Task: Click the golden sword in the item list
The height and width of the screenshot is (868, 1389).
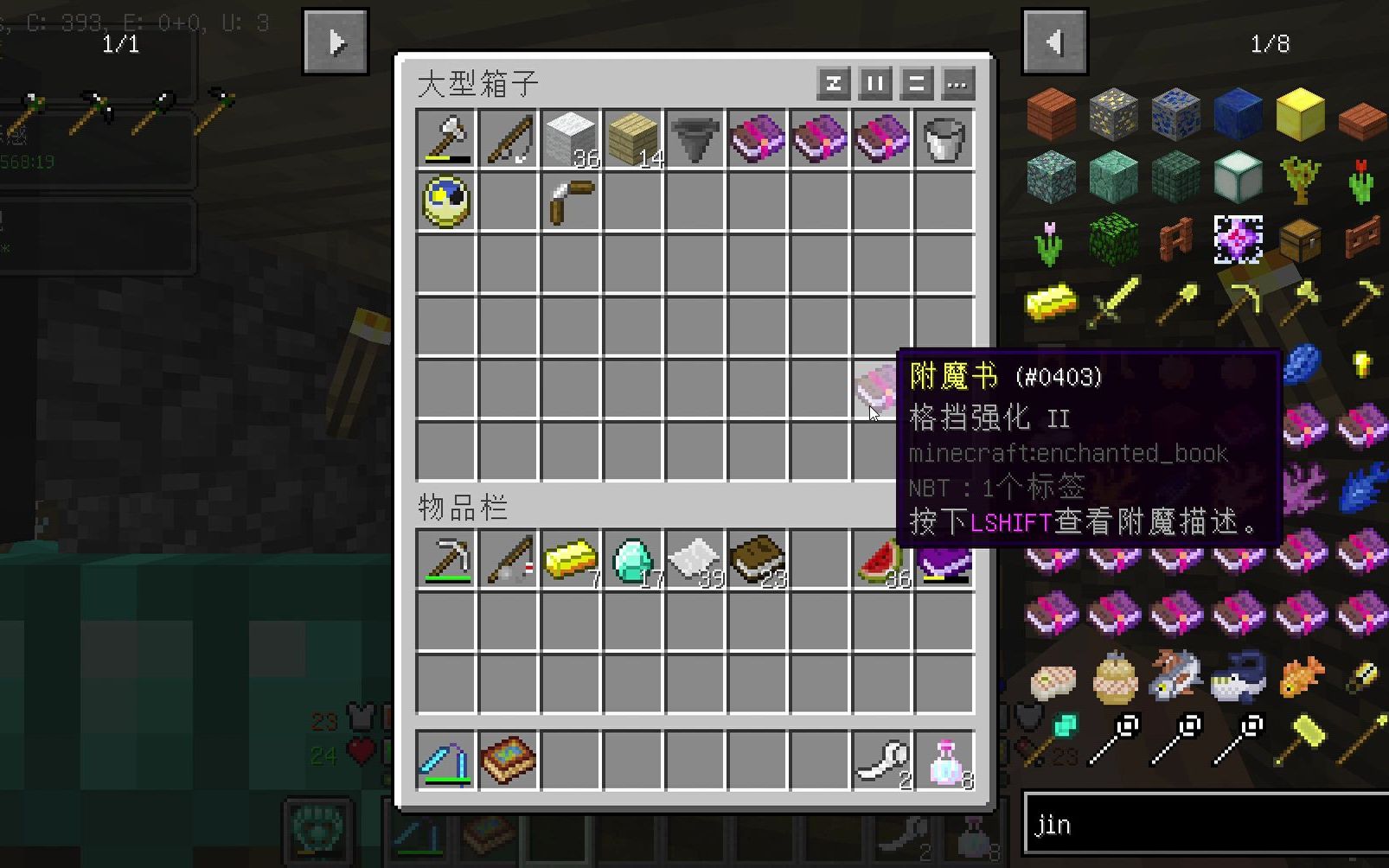Action: point(1114,298)
